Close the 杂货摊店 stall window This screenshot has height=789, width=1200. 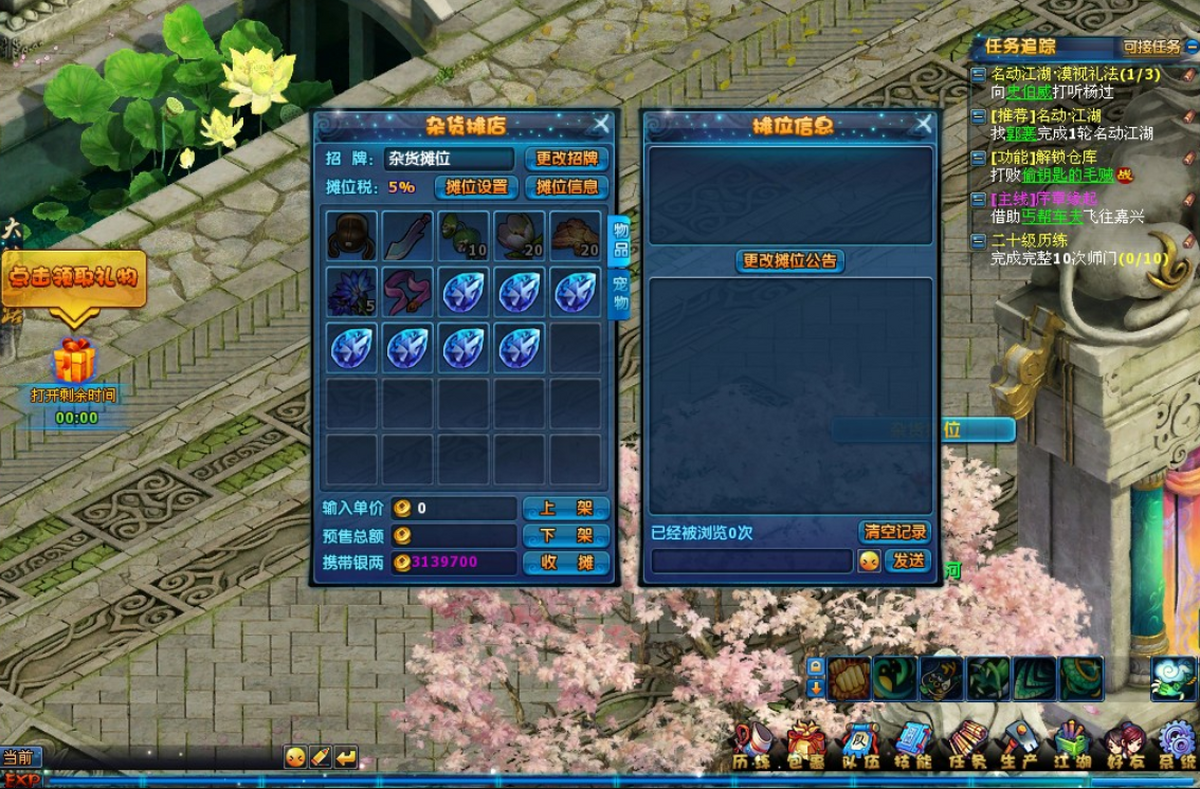600,124
